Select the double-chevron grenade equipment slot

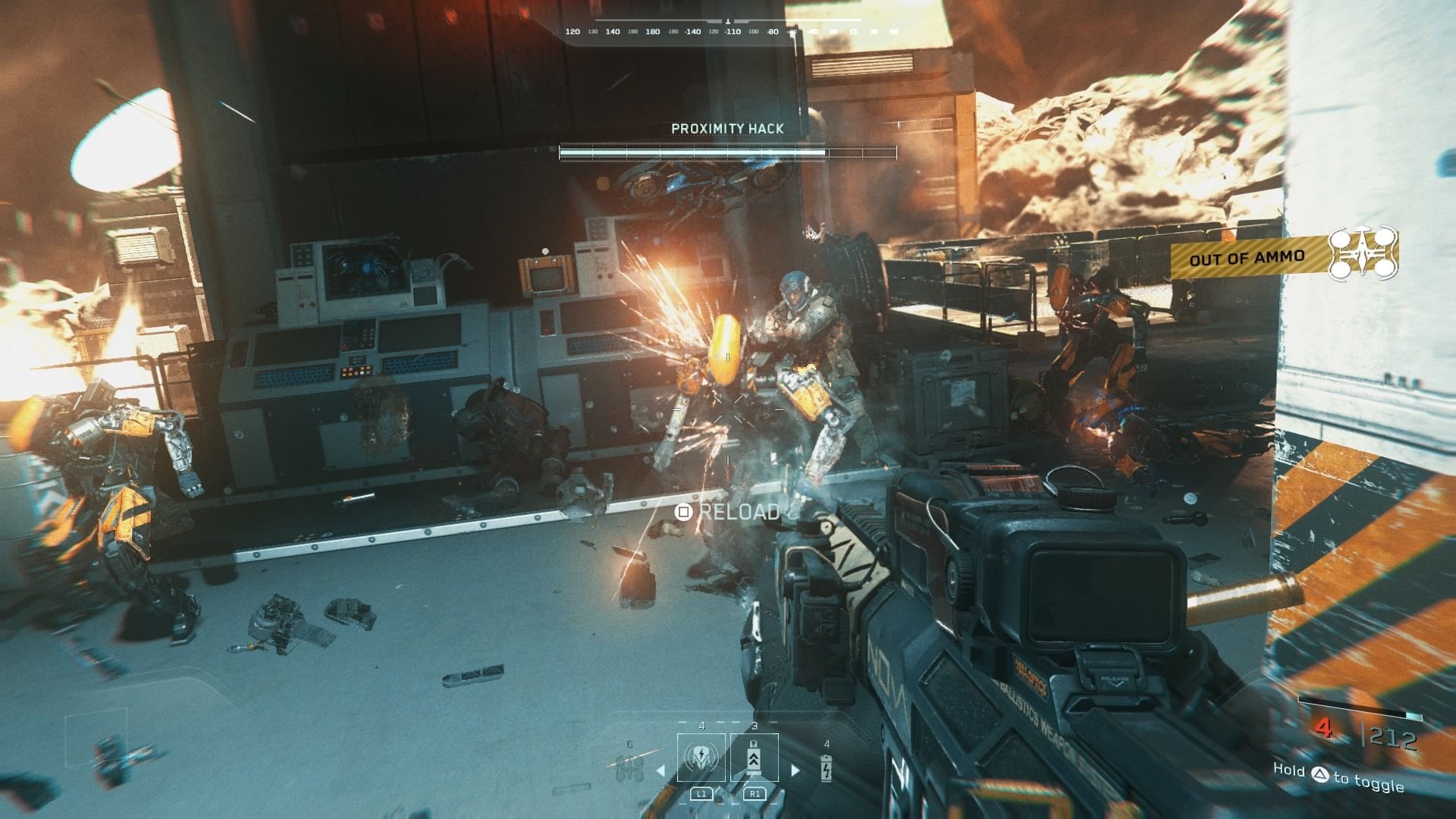(754, 757)
